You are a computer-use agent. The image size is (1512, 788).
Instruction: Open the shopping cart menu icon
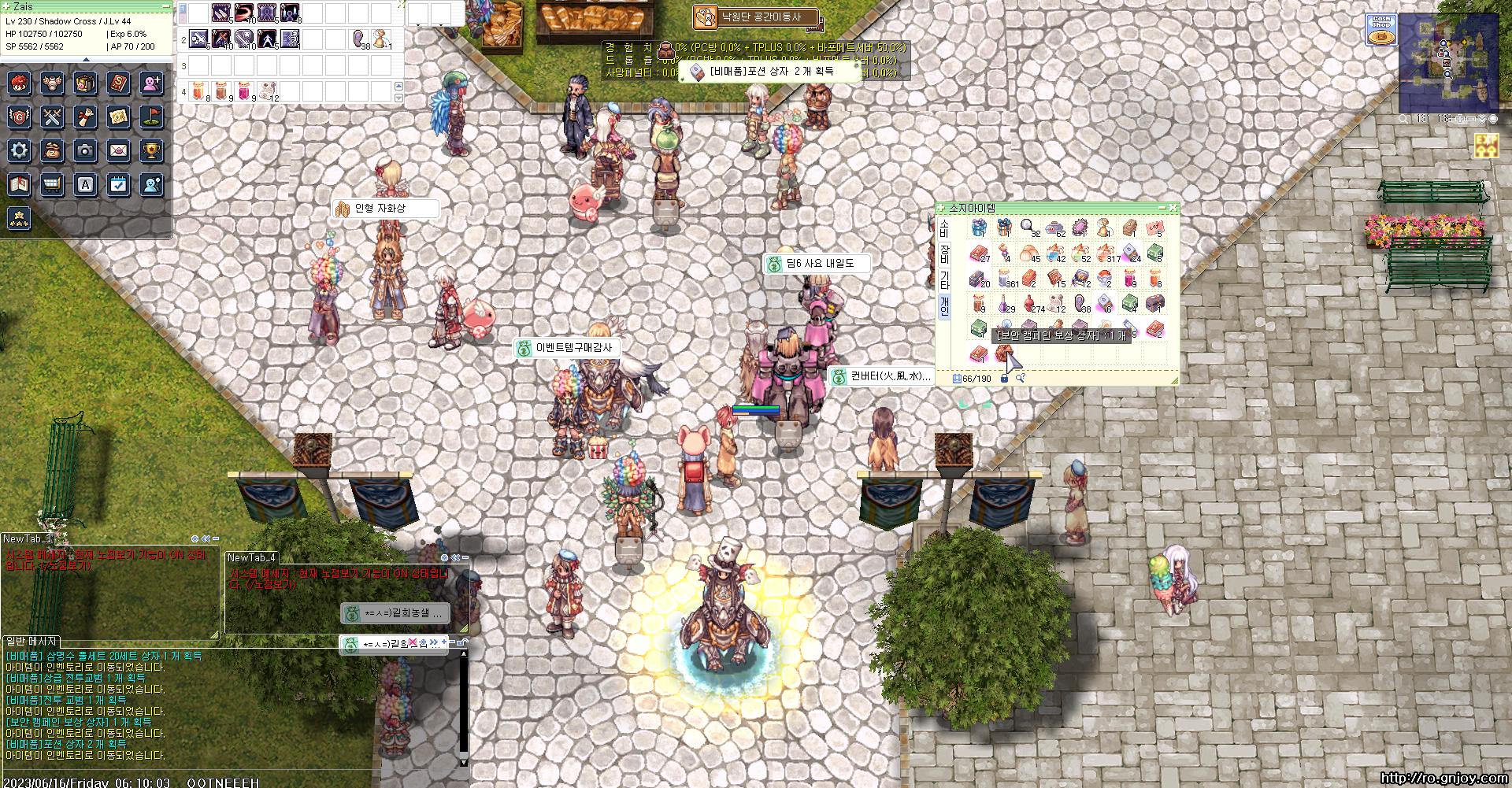53,184
